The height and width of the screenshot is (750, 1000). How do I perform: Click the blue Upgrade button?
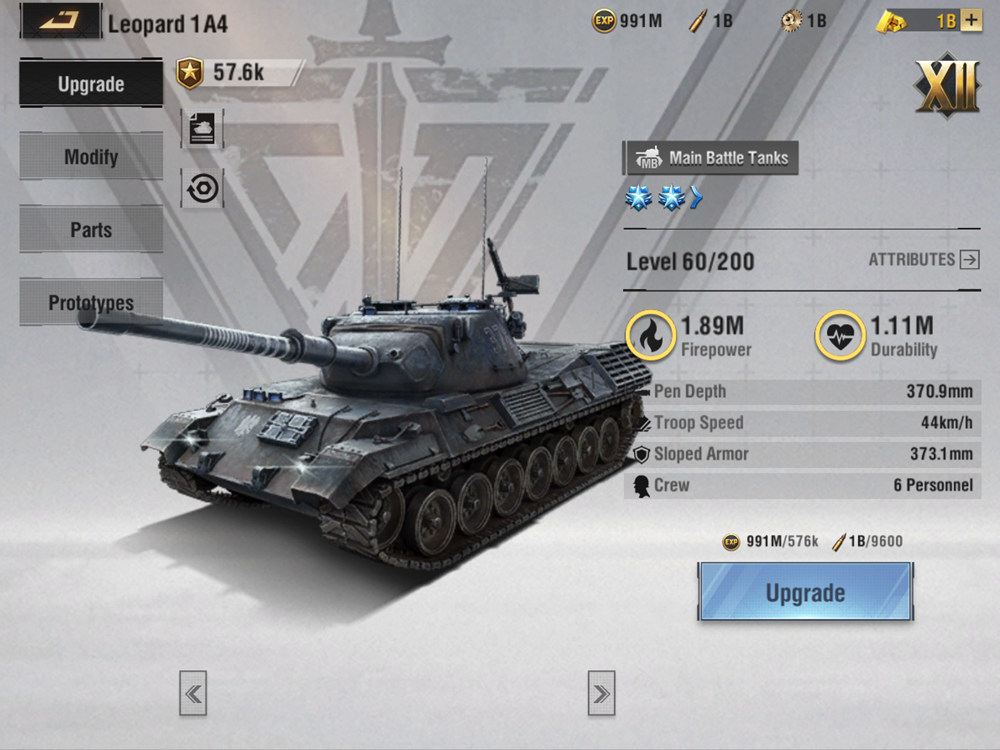[x=805, y=592]
